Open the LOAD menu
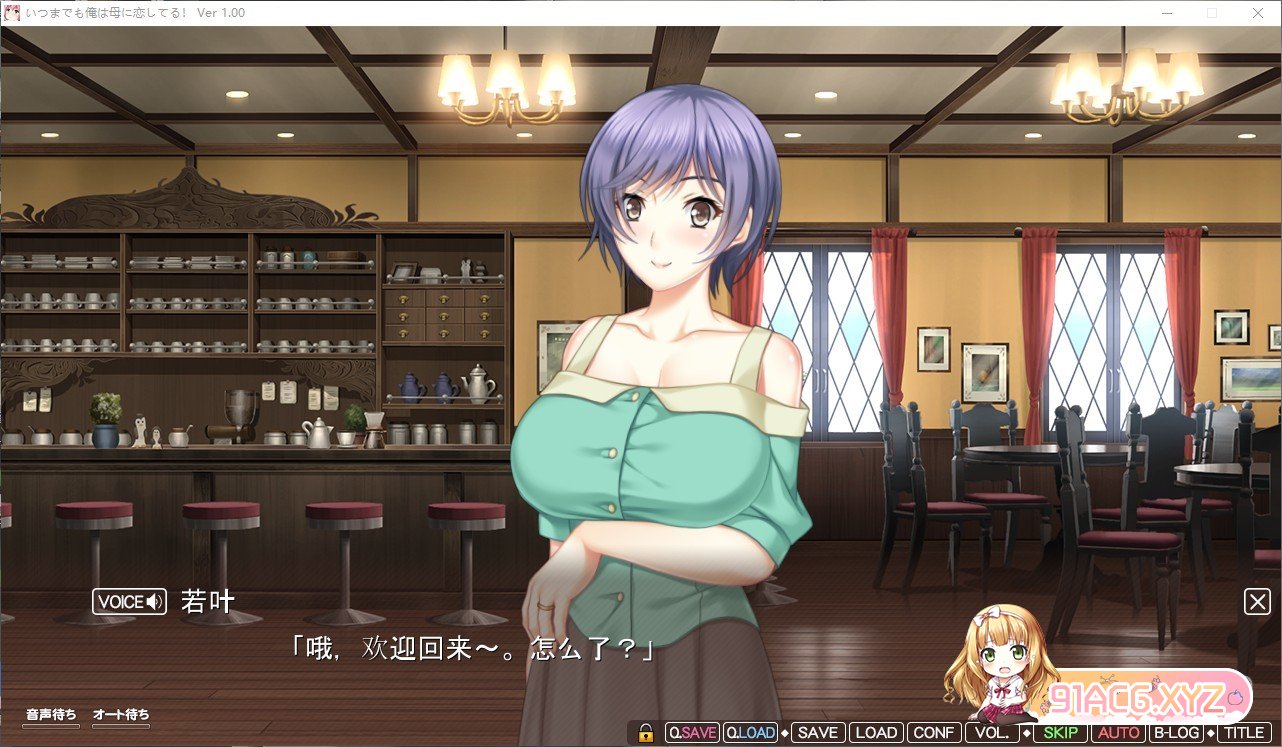Screen dimensions: 1282x747 click(876, 733)
